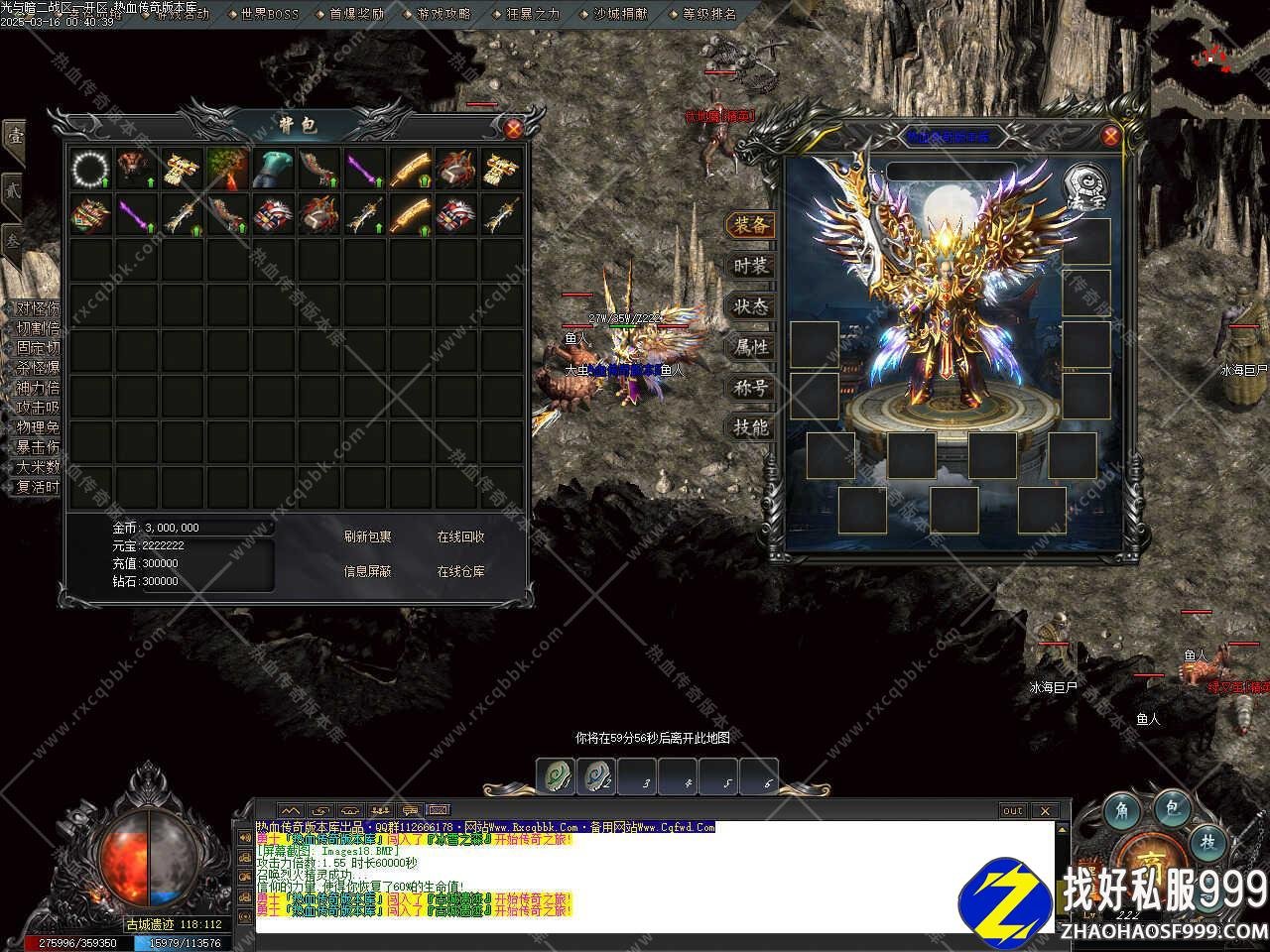The height and width of the screenshot is (952, 1270).
Task: Toggle 信息屏蔽 message blocking
Action: click(367, 571)
